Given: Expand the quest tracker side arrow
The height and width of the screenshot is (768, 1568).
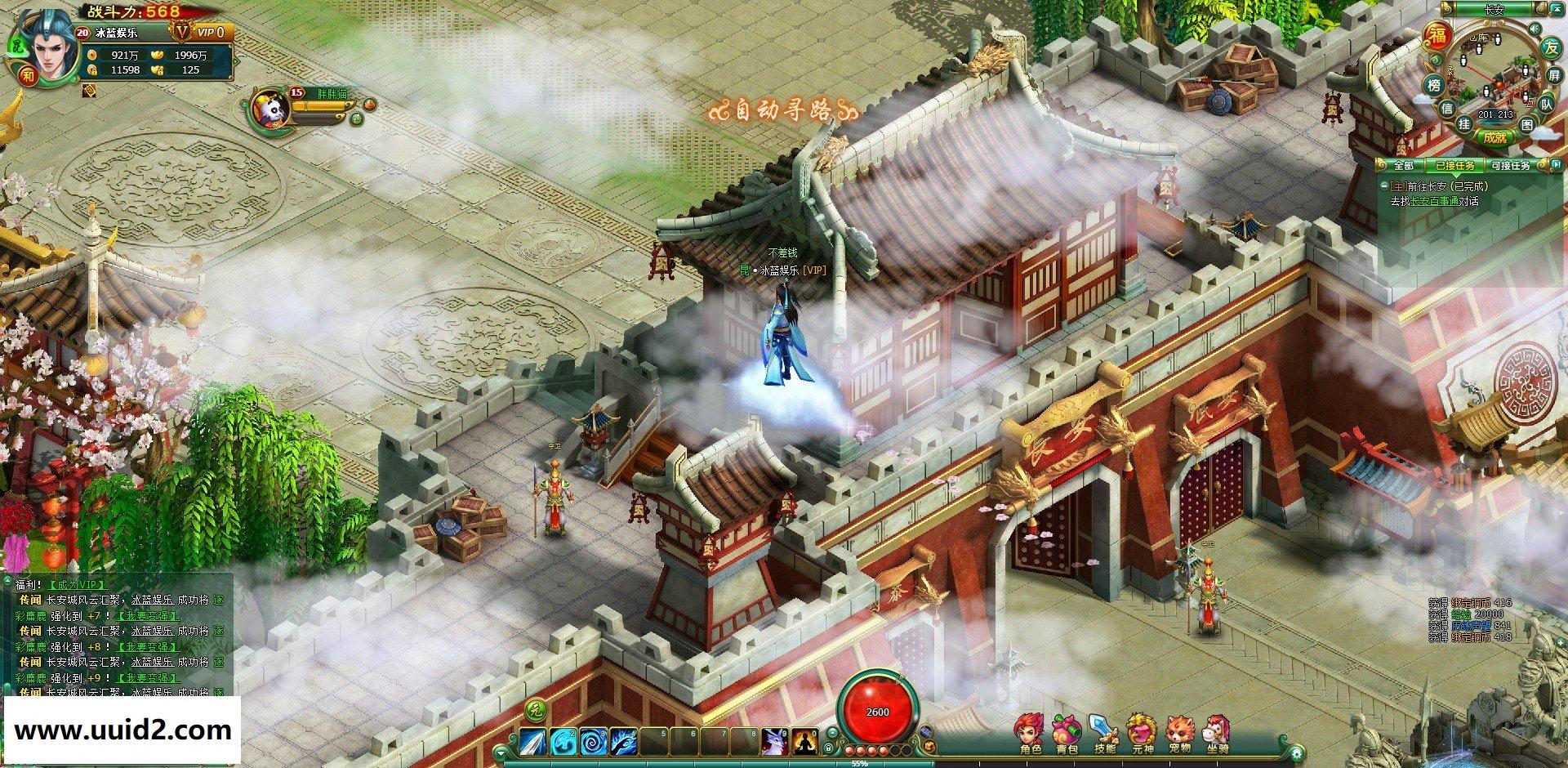Looking at the screenshot, I should tap(1556, 164).
